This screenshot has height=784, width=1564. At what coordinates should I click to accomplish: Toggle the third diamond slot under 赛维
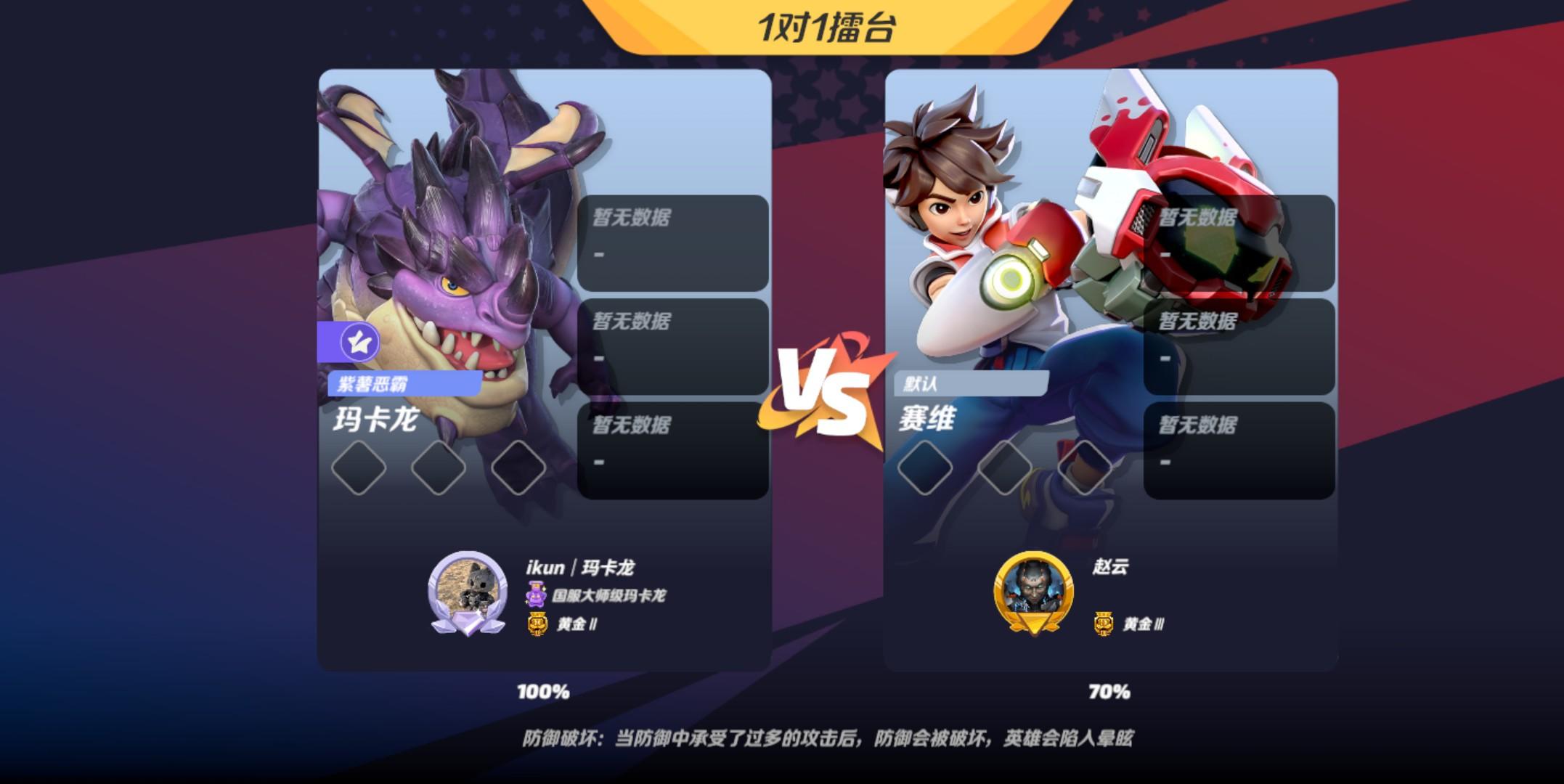click(1084, 469)
